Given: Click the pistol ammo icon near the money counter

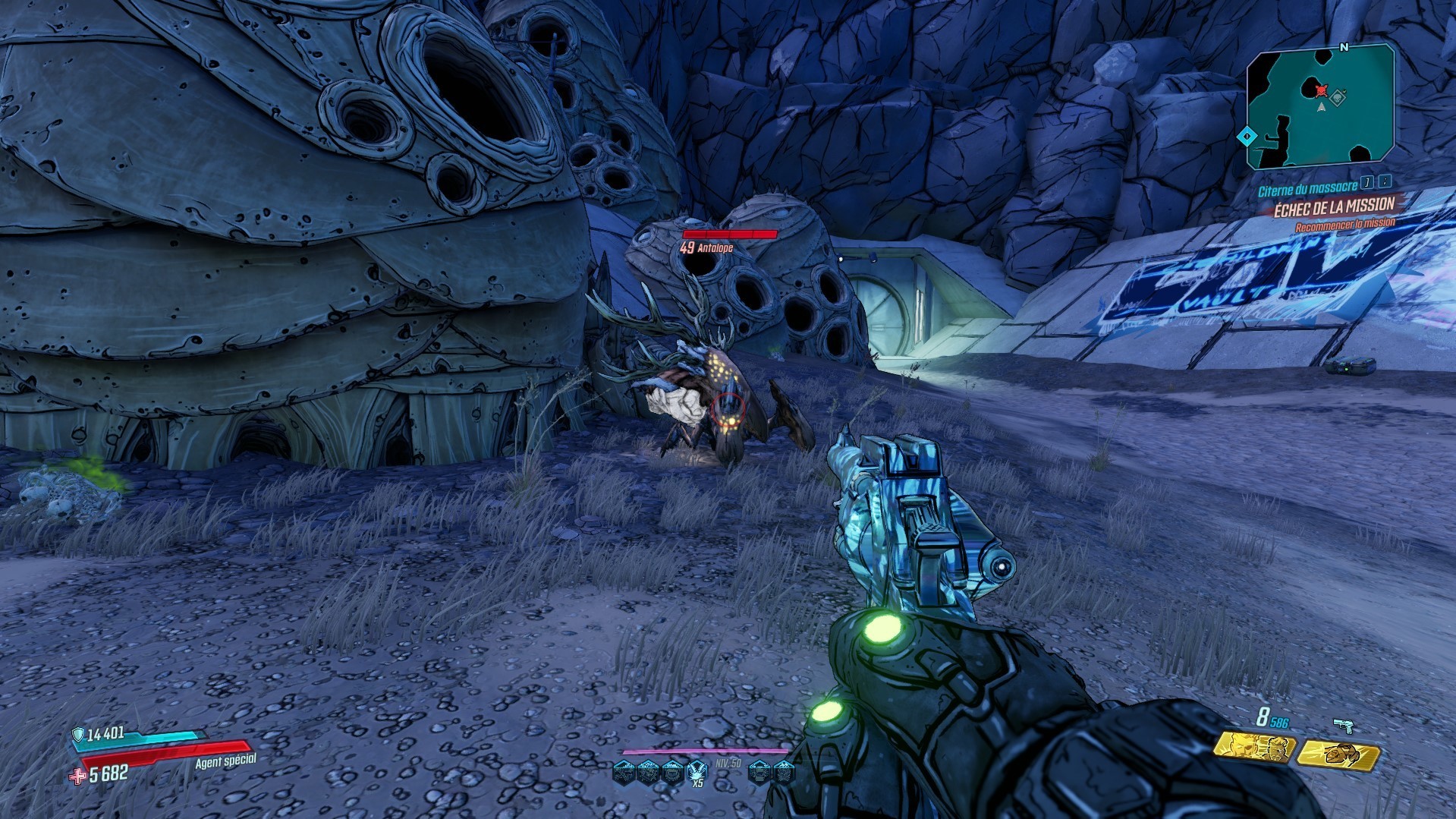Looking at the screenshot, I should [1344, 725].
